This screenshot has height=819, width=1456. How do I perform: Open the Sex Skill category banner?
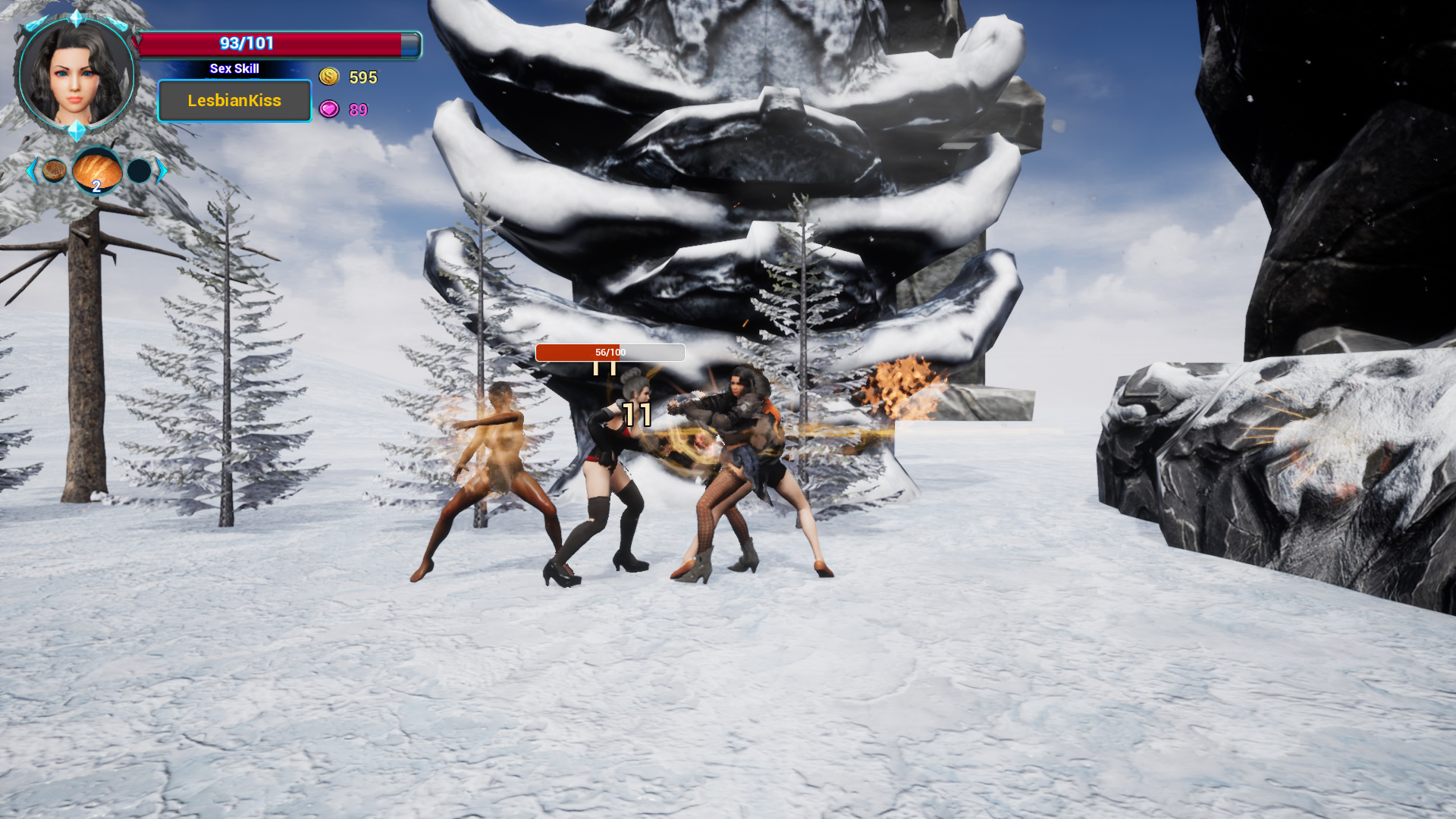pos(234,68)
